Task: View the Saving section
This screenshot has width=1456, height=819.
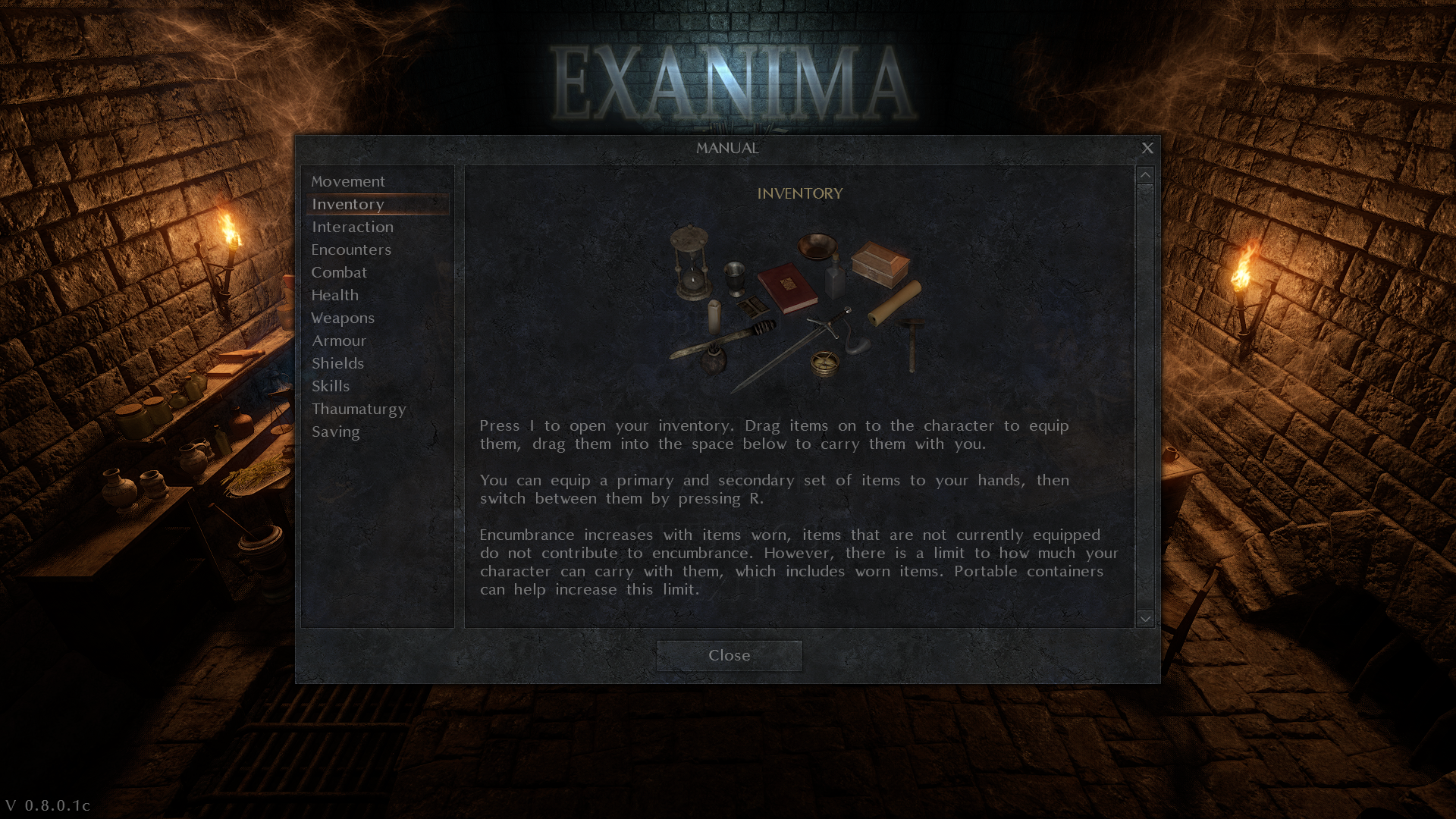Action: pos(335,431)
